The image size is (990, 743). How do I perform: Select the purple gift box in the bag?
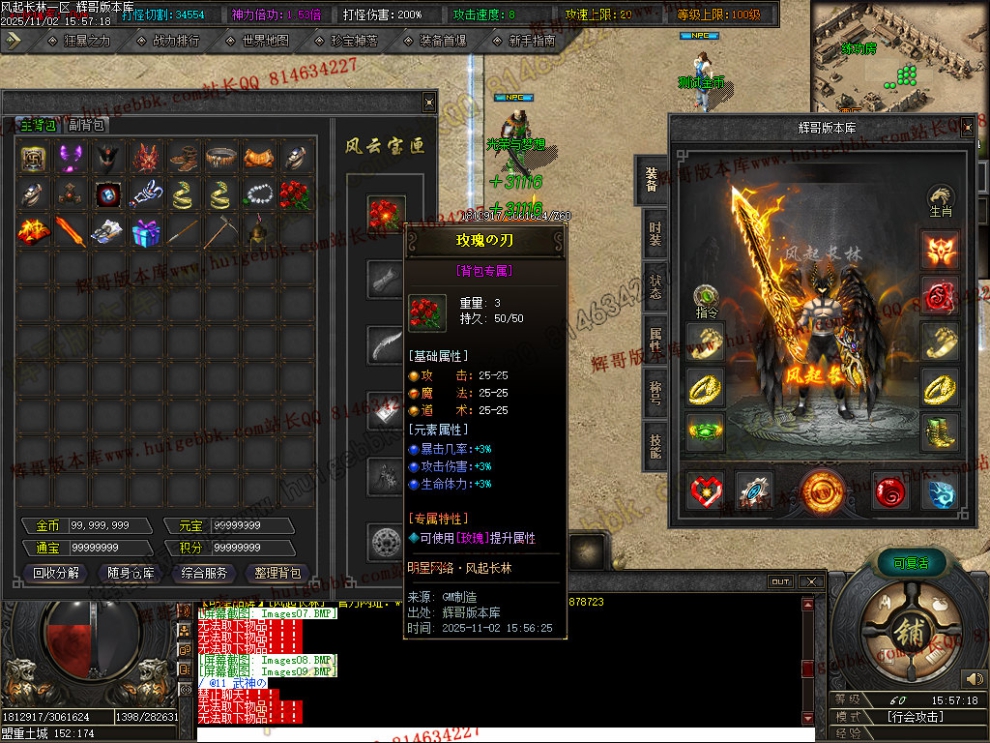coord(147,232)
